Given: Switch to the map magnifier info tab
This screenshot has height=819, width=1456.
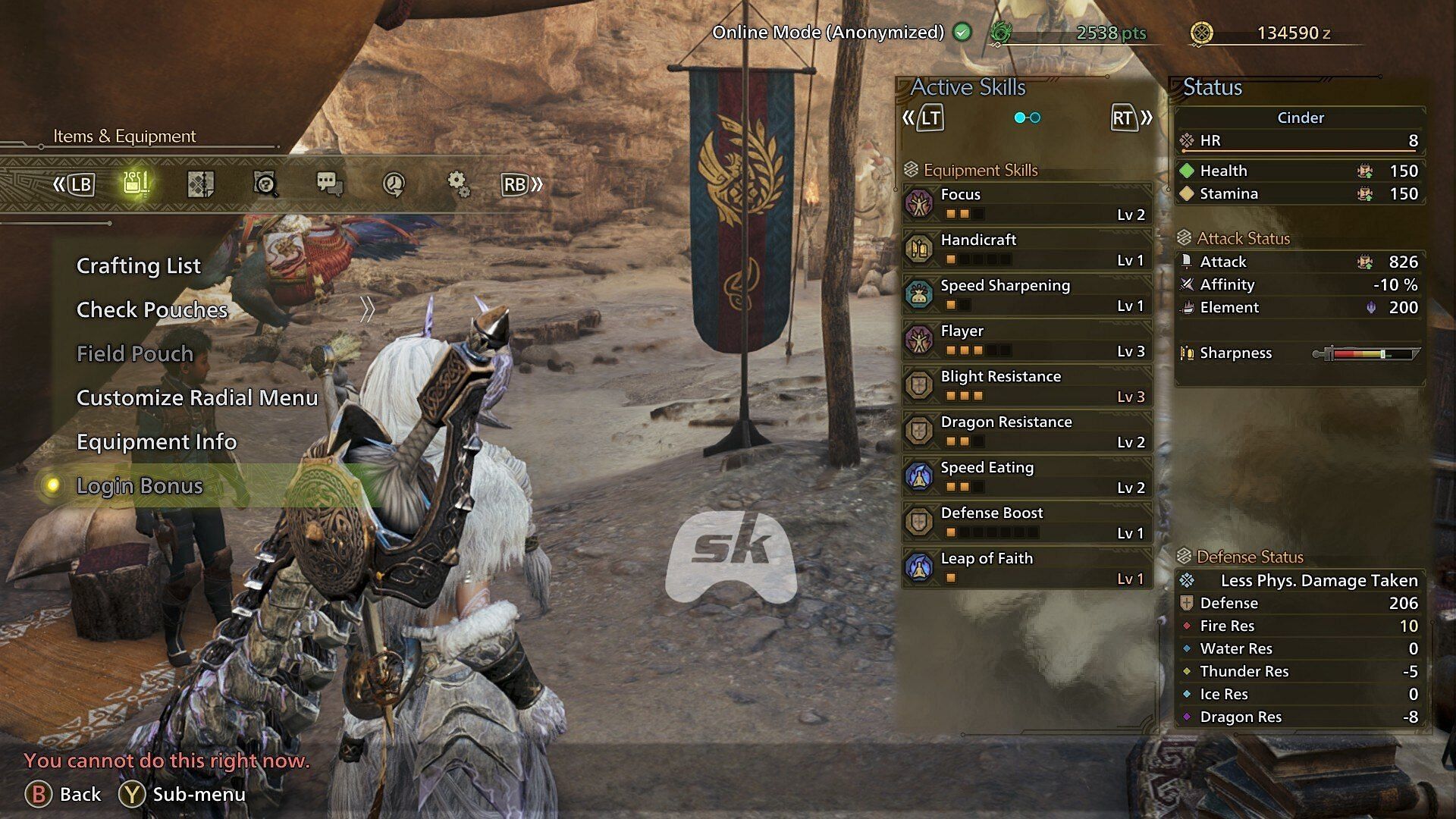Looking at the screenshot, I should 265,184.
